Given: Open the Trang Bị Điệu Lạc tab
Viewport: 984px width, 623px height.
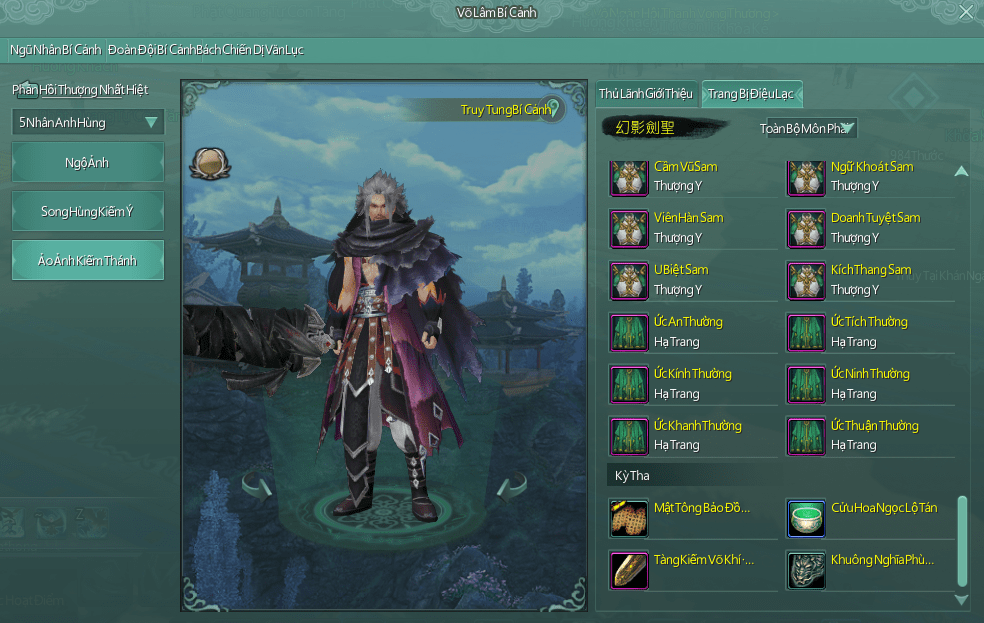Looking at the screenshot, I should (751, 94).
